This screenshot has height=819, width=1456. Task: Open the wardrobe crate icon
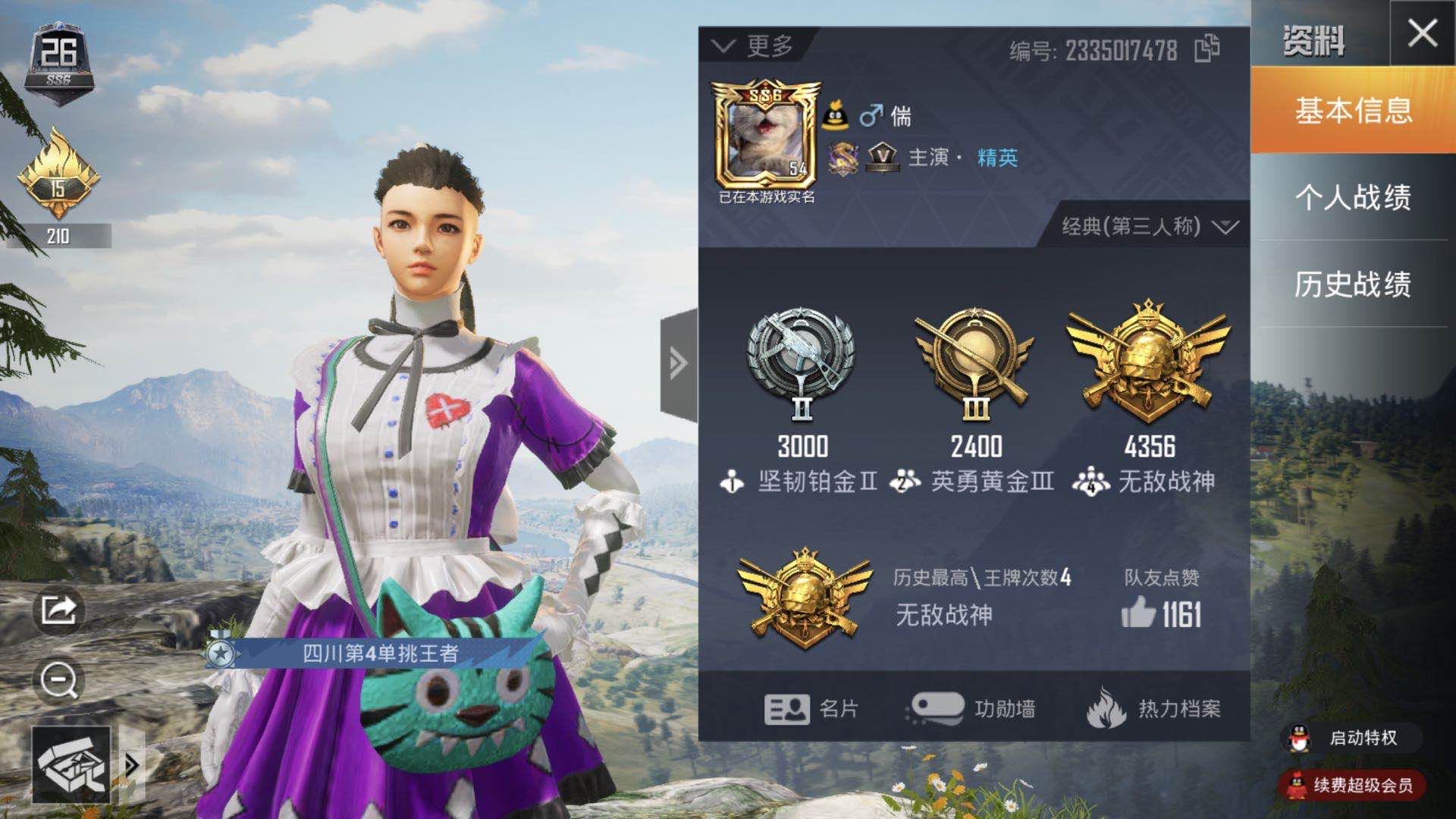71,764
